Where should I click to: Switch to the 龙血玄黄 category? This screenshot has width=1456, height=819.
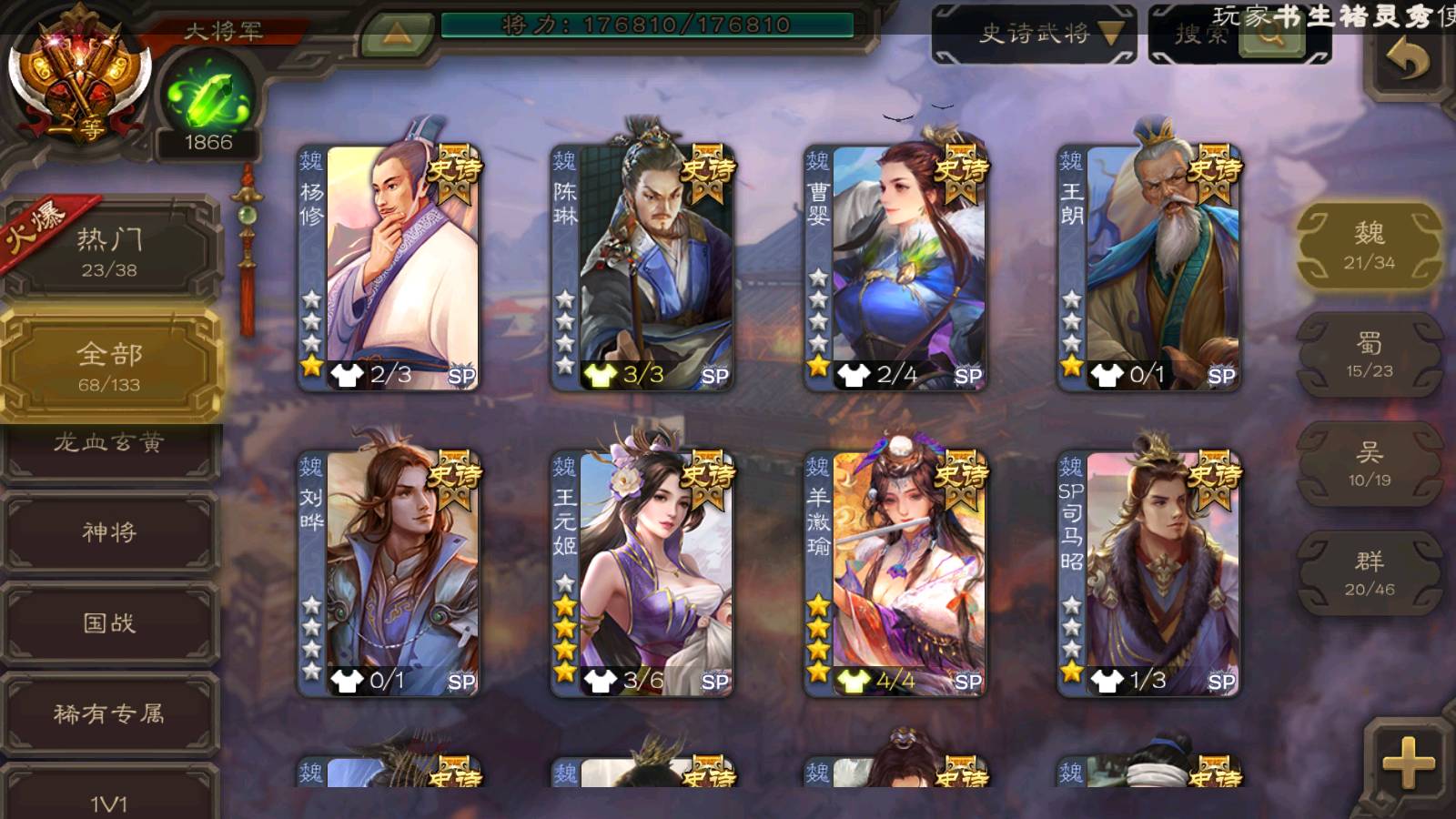tap(109, 445)
